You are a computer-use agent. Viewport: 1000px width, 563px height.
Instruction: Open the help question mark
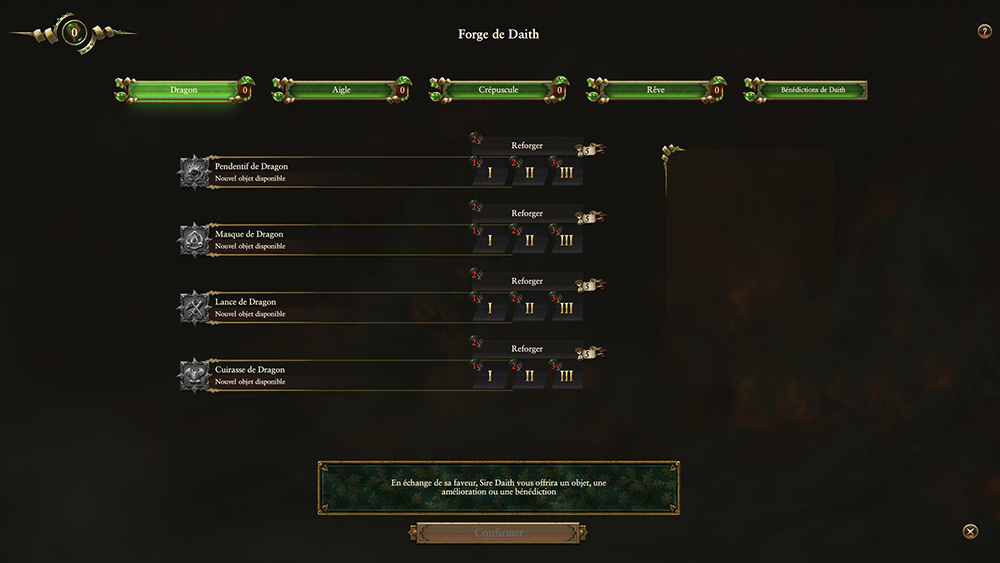coord(984,32)
